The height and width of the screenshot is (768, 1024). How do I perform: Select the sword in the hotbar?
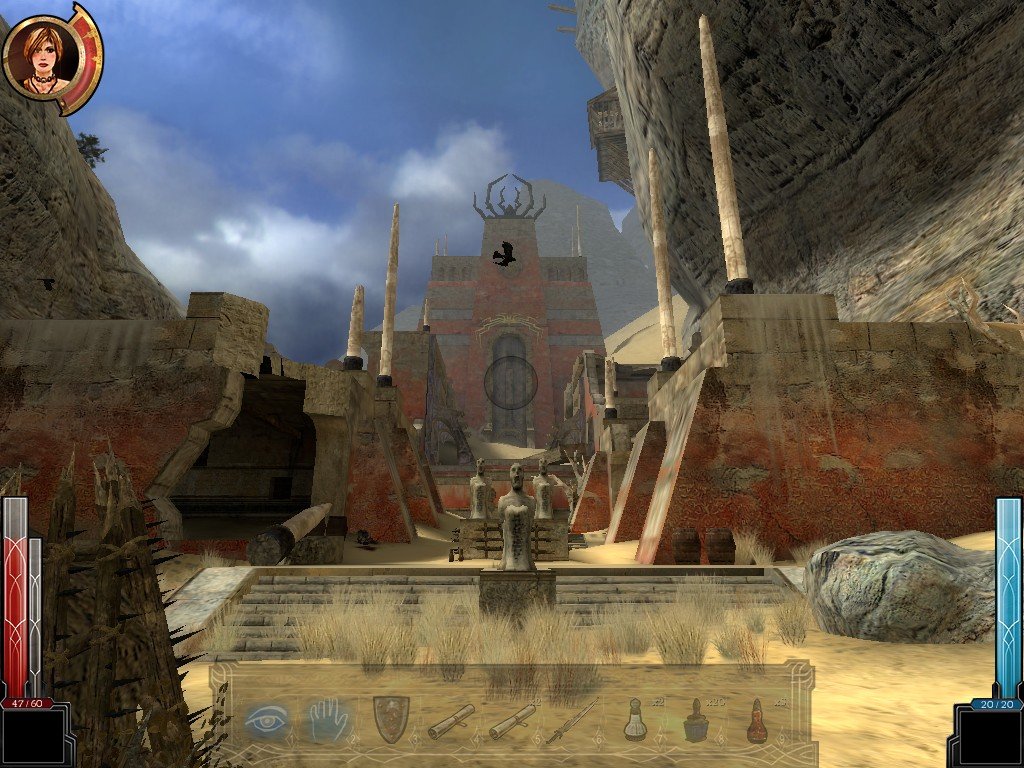(x=572, y=720)
